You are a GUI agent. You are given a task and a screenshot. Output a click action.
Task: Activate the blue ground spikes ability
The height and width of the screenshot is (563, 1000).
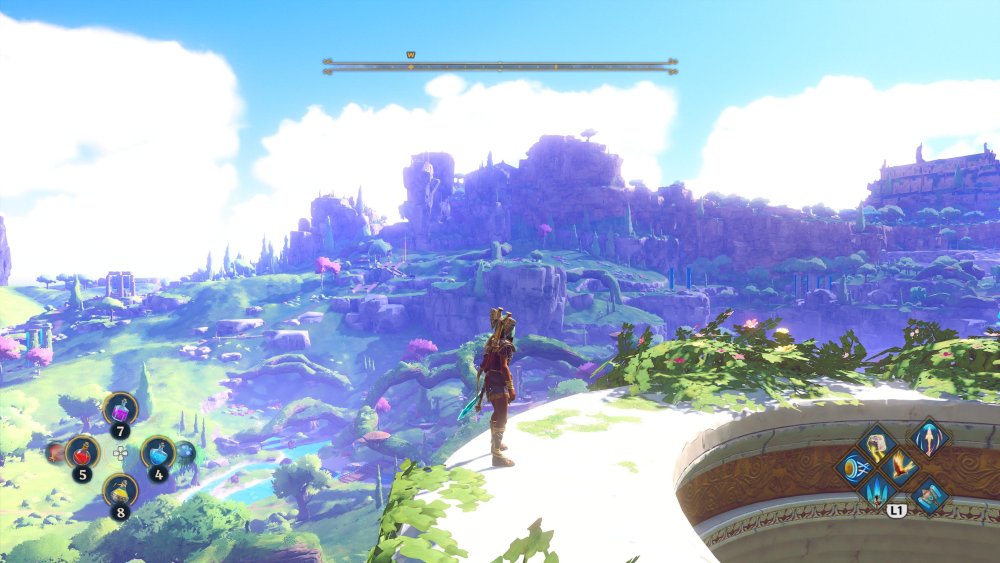[879, 491]
